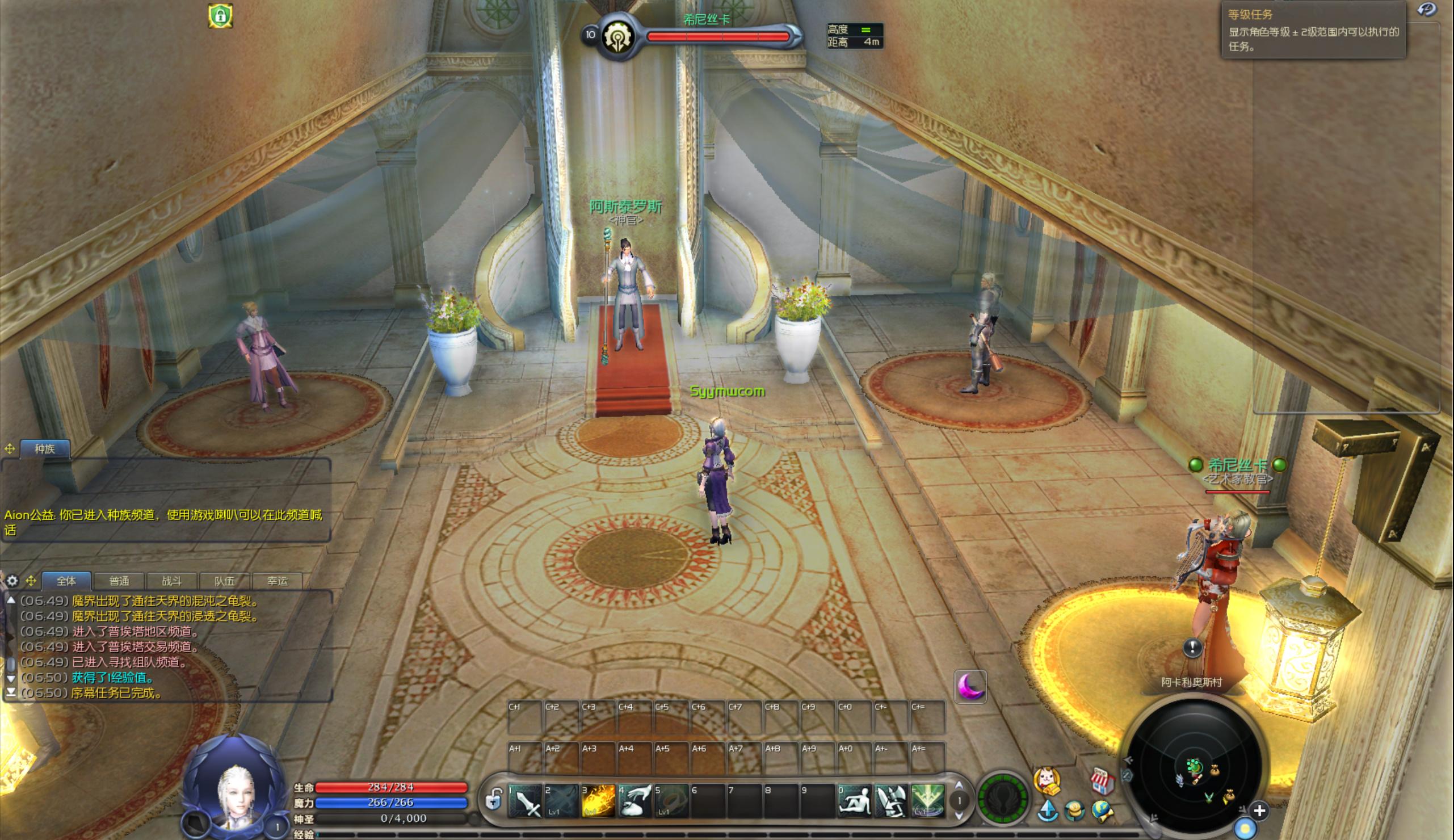Switch to the 普通 chat tab
The height and width of the screenshot is (840, 1454).
point(119,581)
